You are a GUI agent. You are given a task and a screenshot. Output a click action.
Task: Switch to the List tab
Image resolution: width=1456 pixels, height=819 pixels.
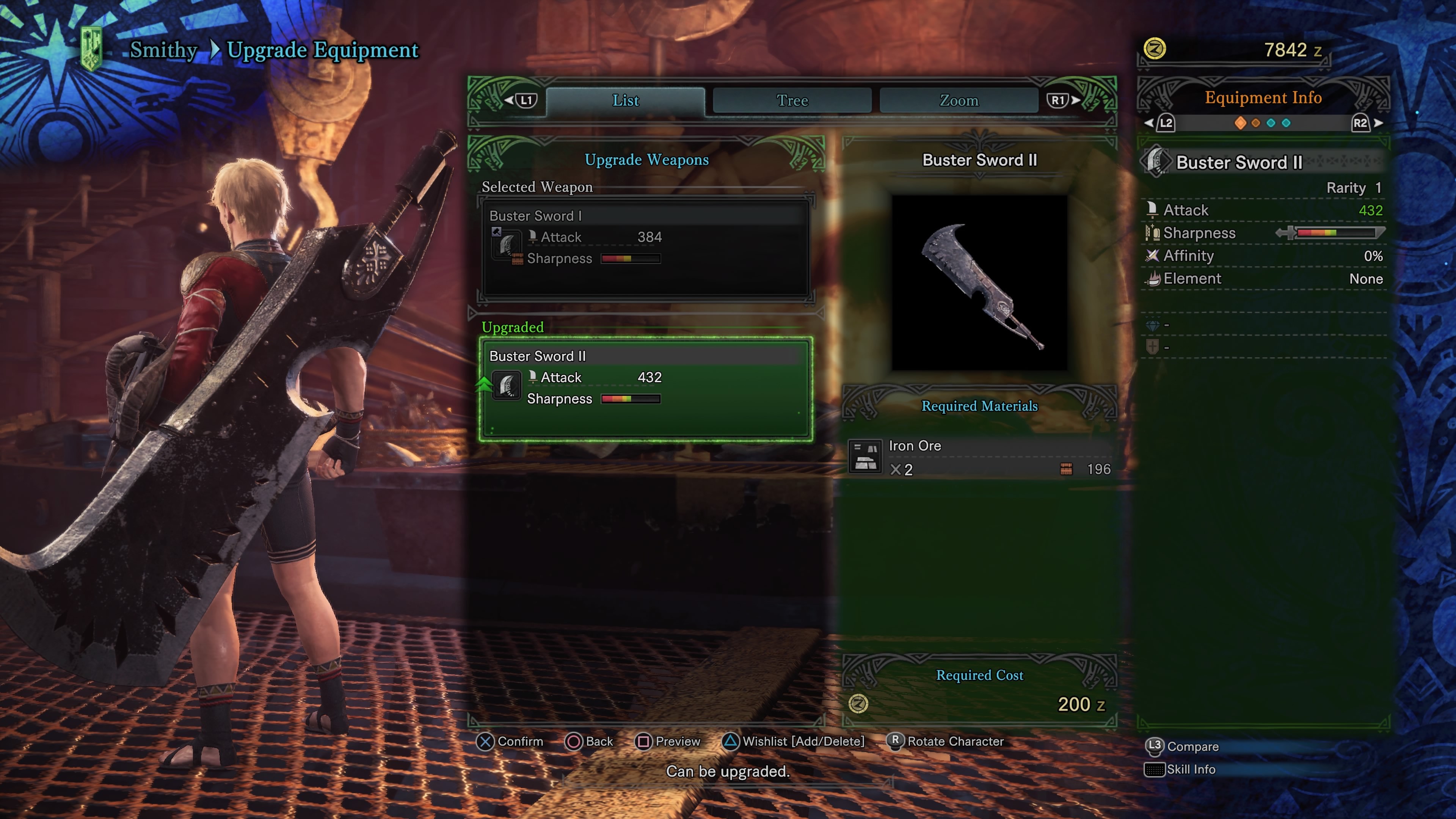(625, 100)
